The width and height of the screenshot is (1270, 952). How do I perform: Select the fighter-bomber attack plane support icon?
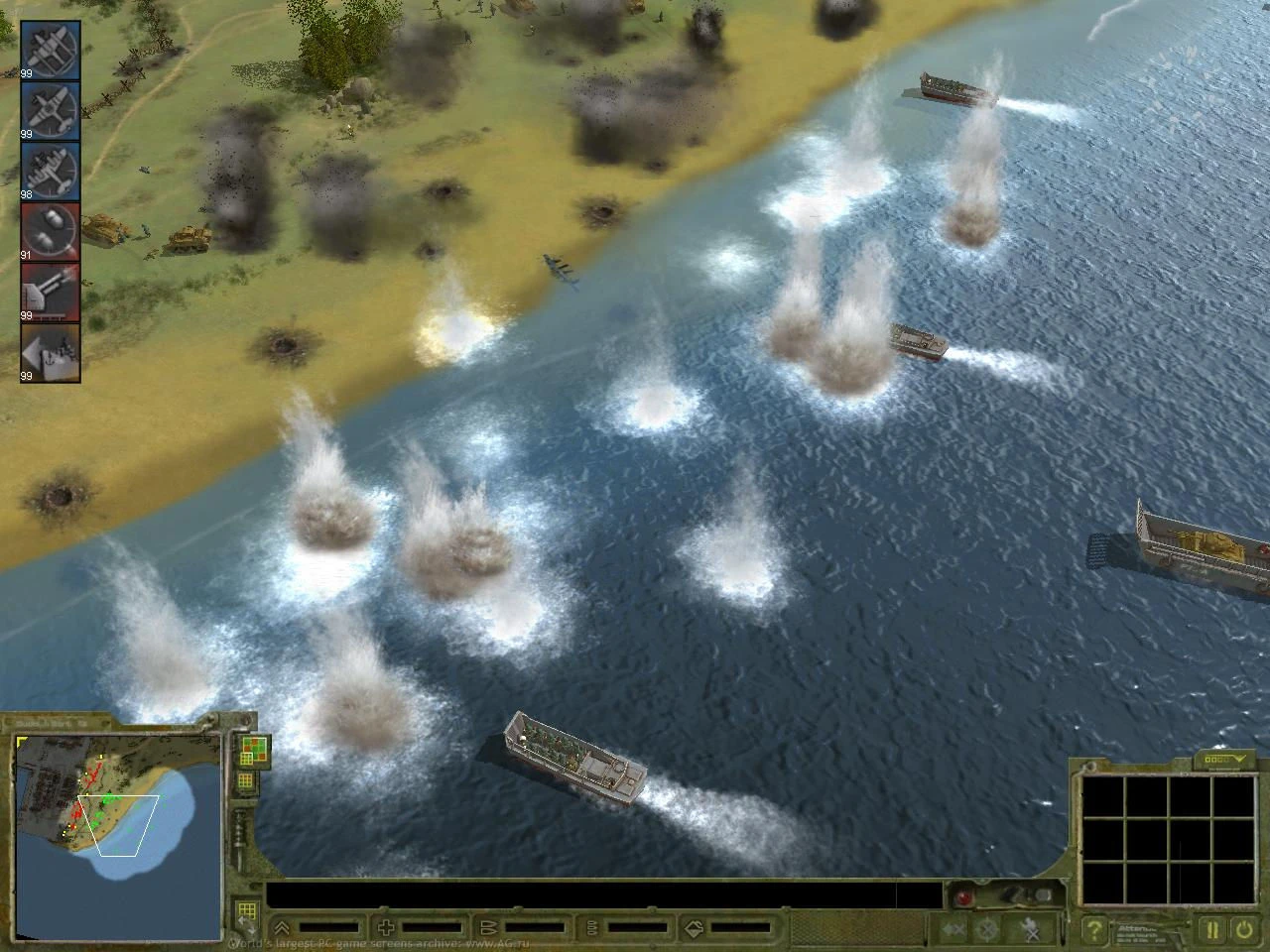(x=50, y=109)
